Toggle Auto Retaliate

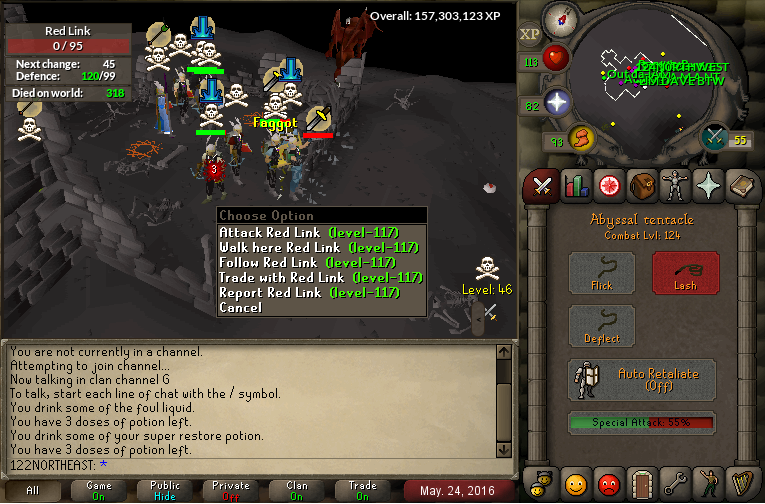pyautogui.click(x=643, y=380)
